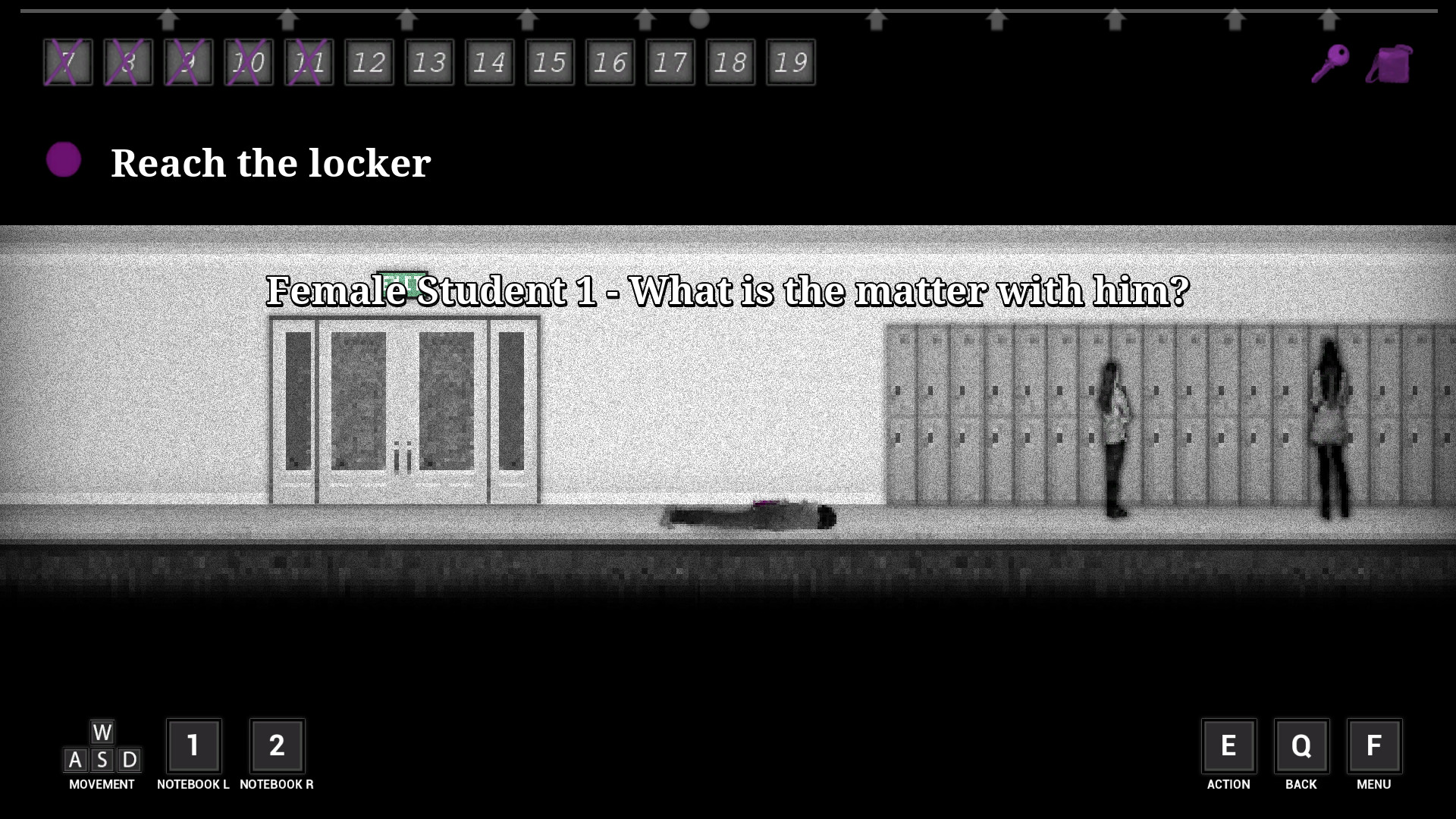This screenshot has height=819, width=1456.
Task: Open Notebook R with the 2 key button
Action: point(278,746)
